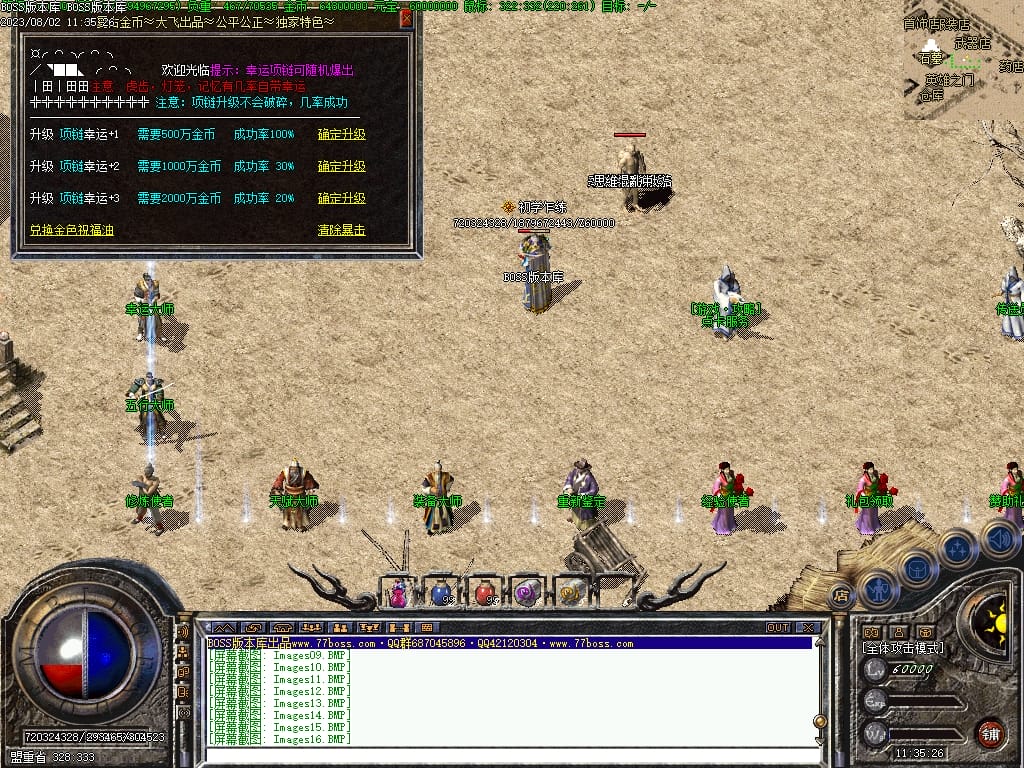Close the chat window with X

click(x=807, y=628)
